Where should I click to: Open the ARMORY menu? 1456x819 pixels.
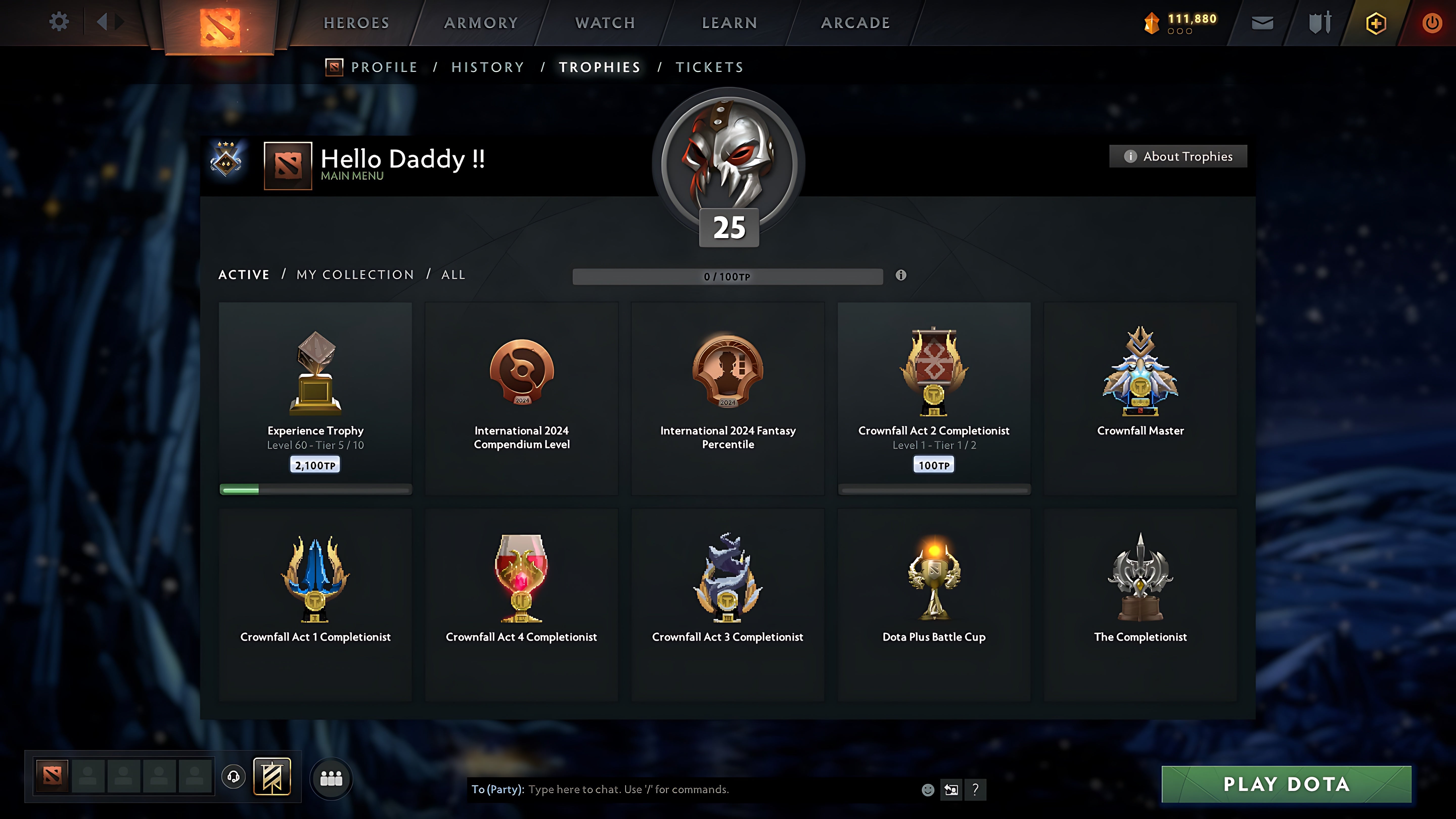click(x=481, y=22)
